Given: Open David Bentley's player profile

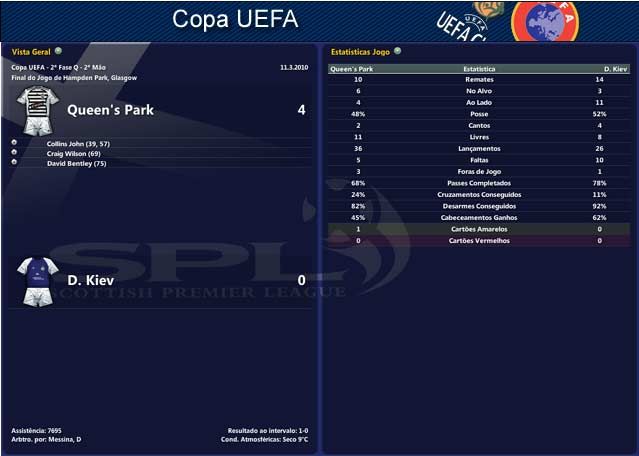Looking at the screenshot, I should (x=76, y=162).
